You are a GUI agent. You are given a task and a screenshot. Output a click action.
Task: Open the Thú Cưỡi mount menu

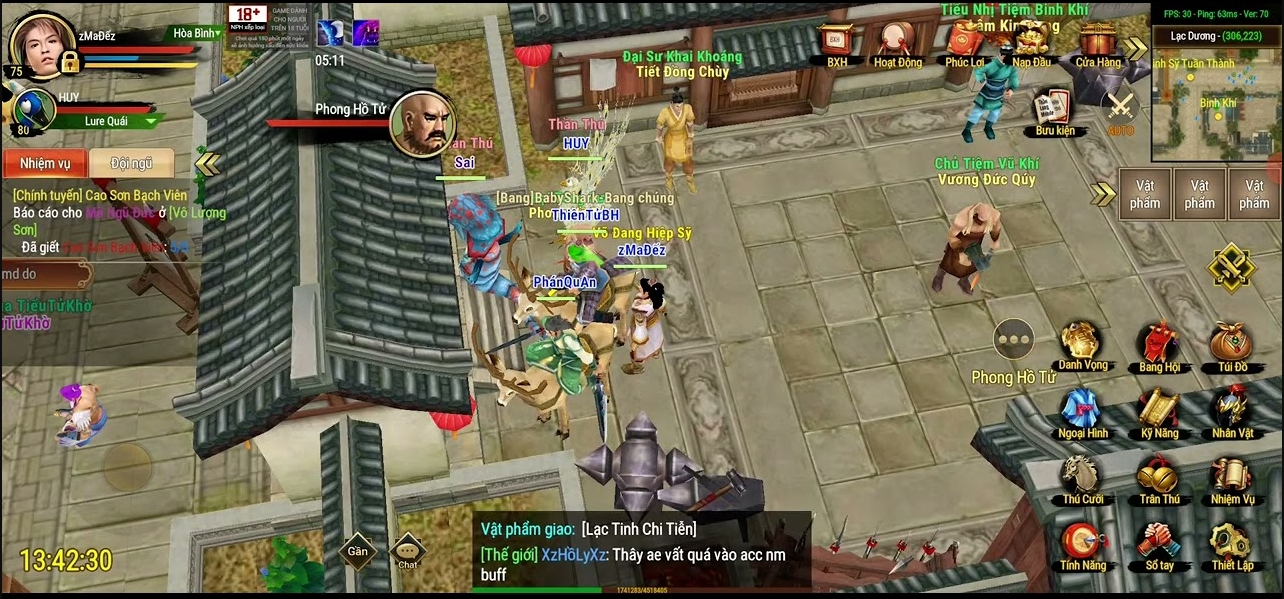[1083, 478]
